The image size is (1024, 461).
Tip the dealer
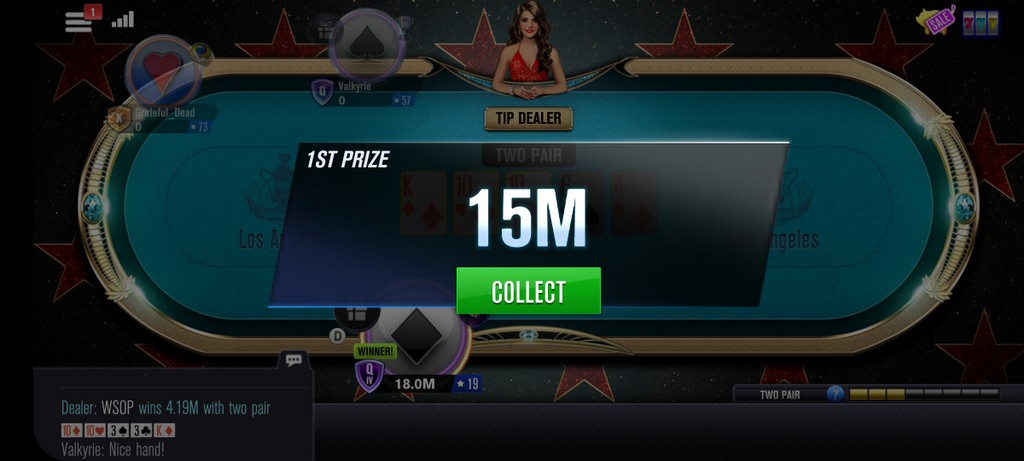point(529,119)
